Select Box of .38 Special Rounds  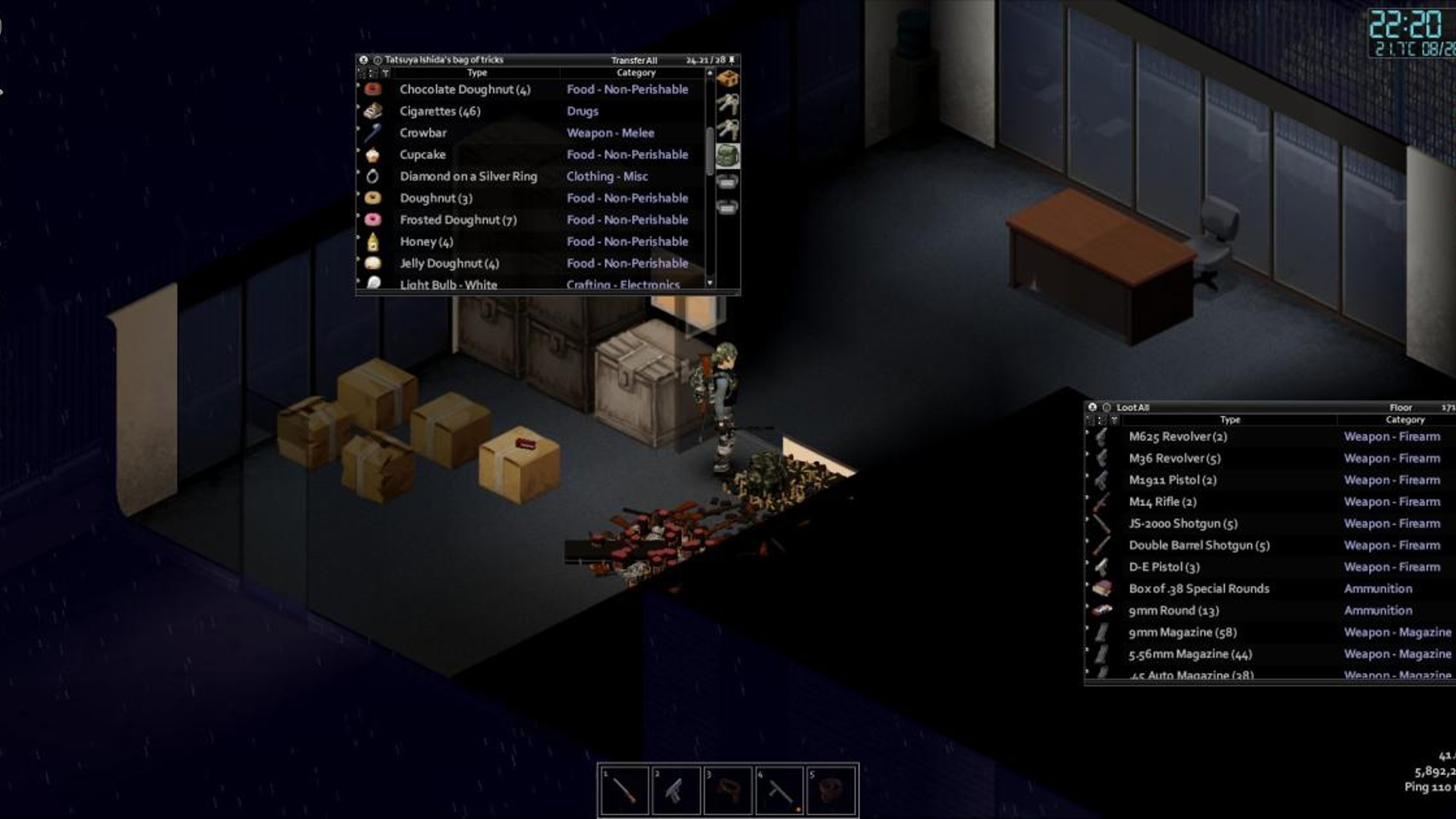[1198, 589]
